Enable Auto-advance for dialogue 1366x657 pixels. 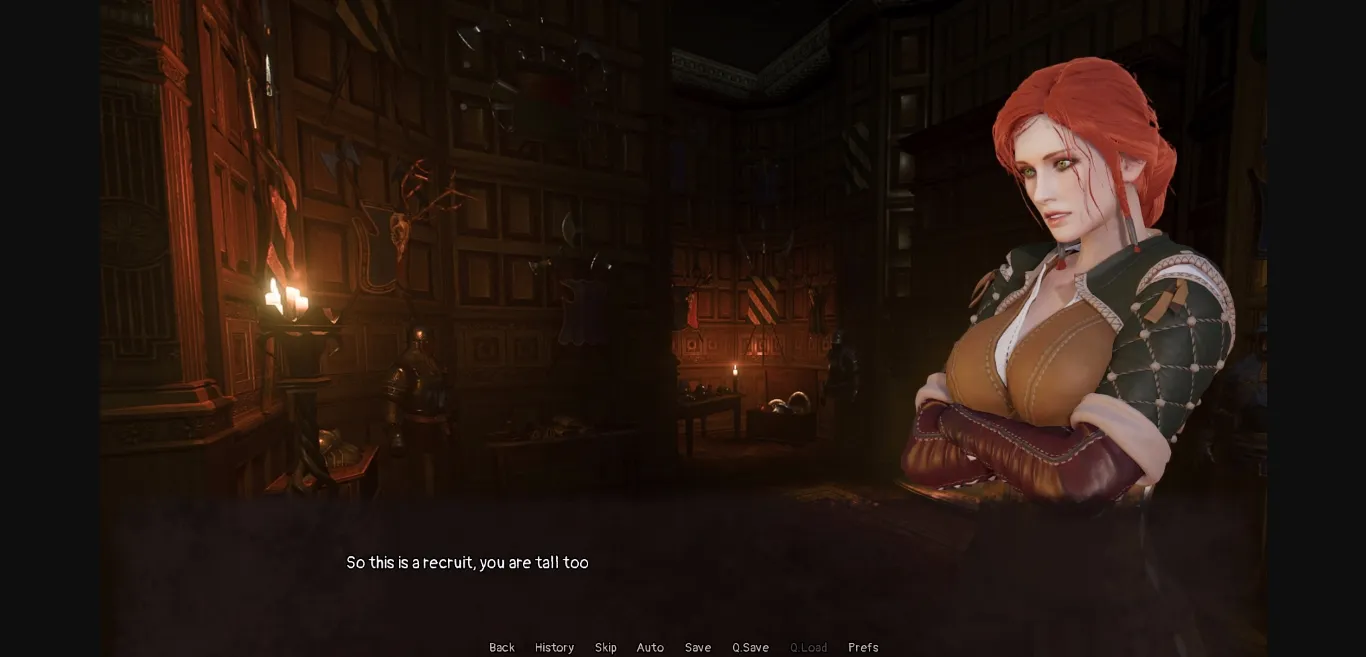650,647
